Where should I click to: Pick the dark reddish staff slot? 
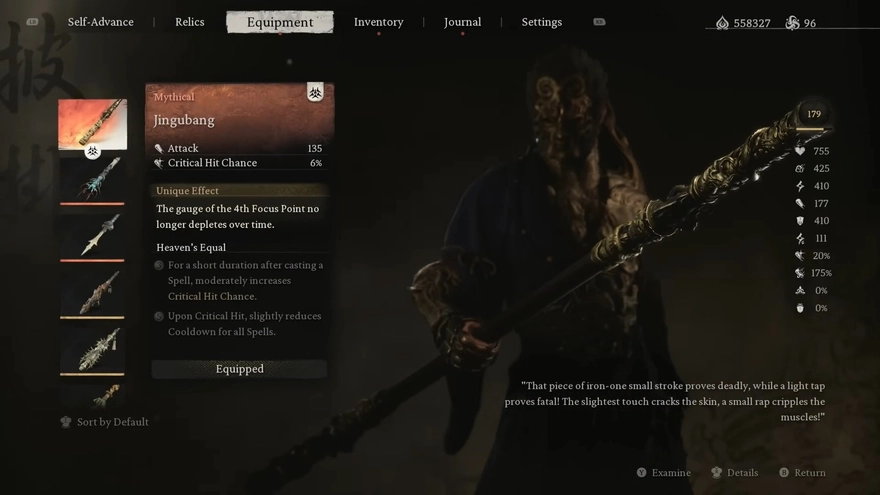92,293
